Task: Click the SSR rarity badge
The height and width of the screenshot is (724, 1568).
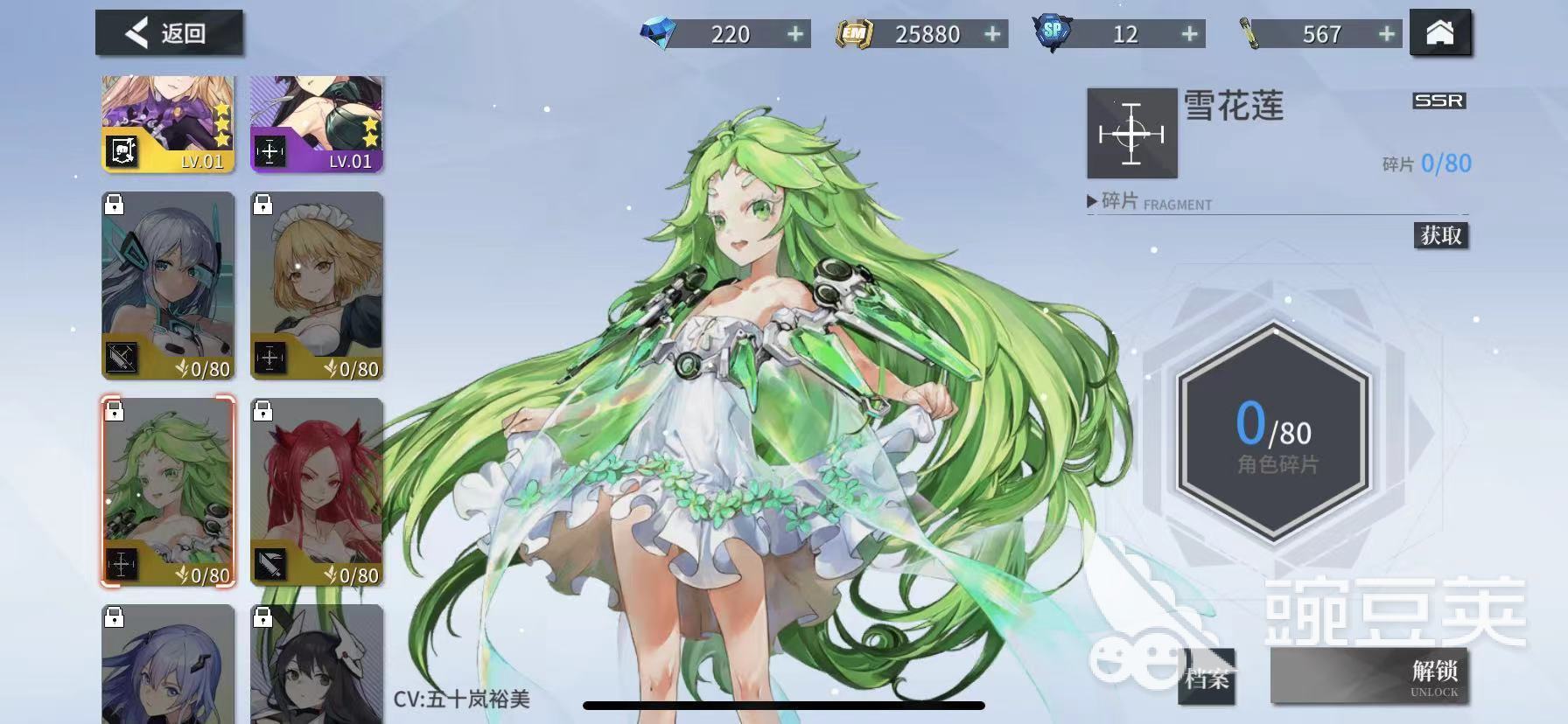Action: click(1439, 100)
